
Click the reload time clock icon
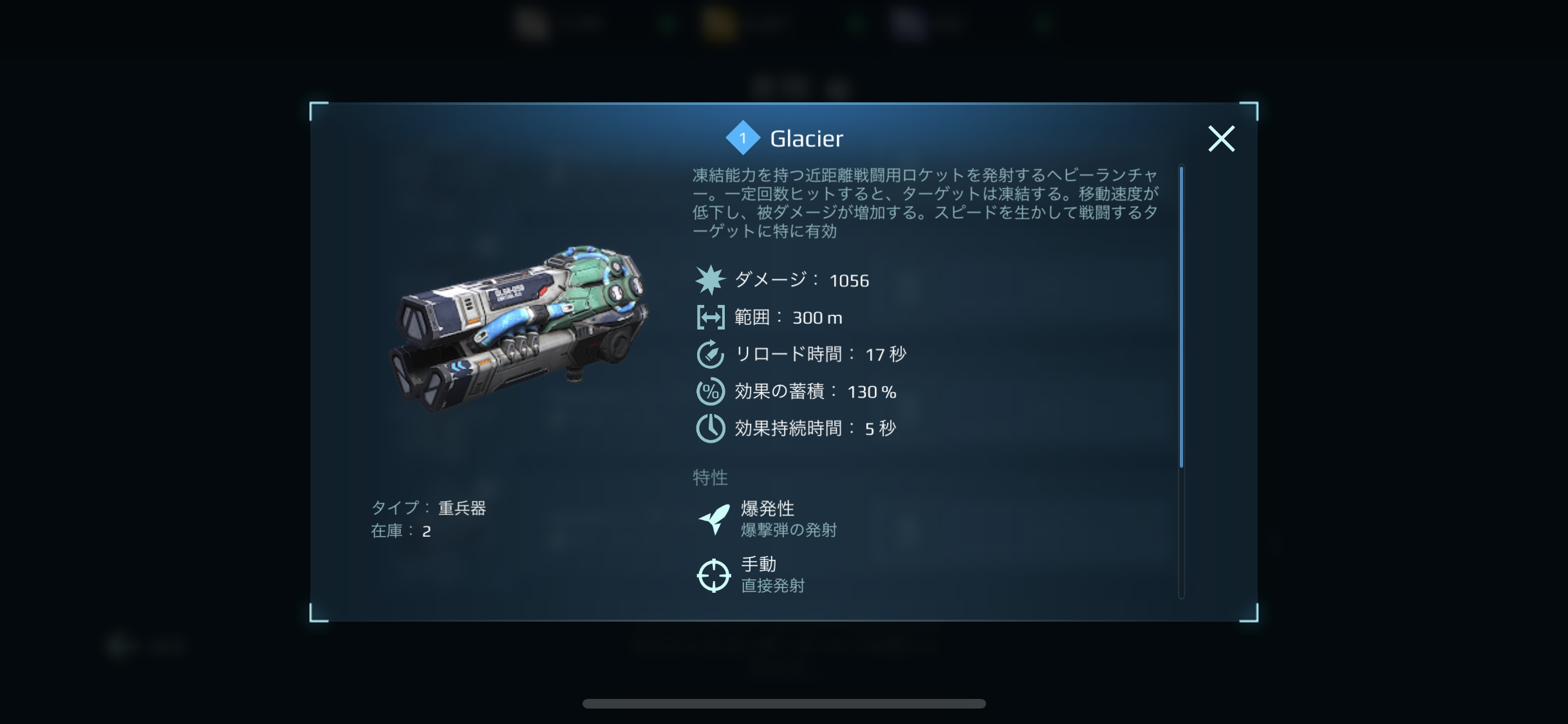pos(711,354)
